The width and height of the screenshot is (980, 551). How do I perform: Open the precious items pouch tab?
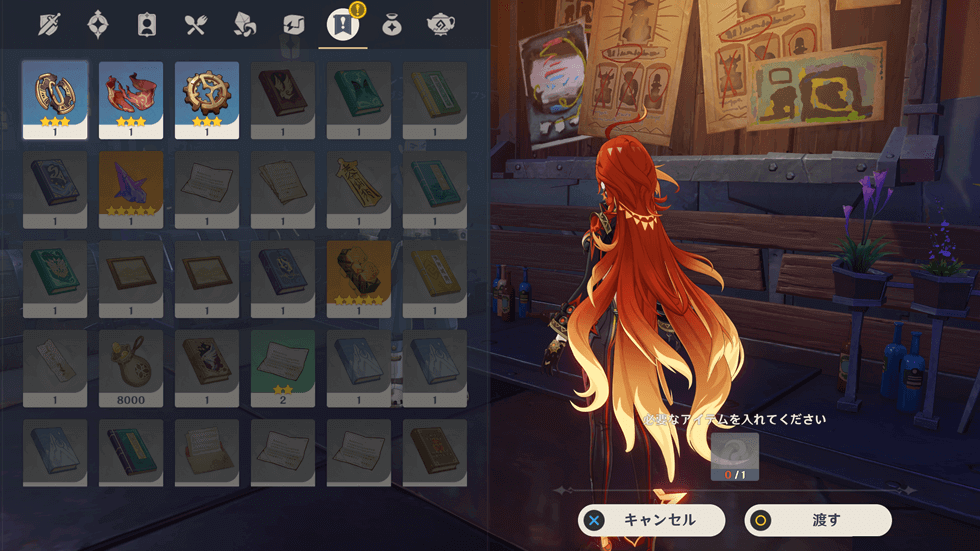pos(392,25)
